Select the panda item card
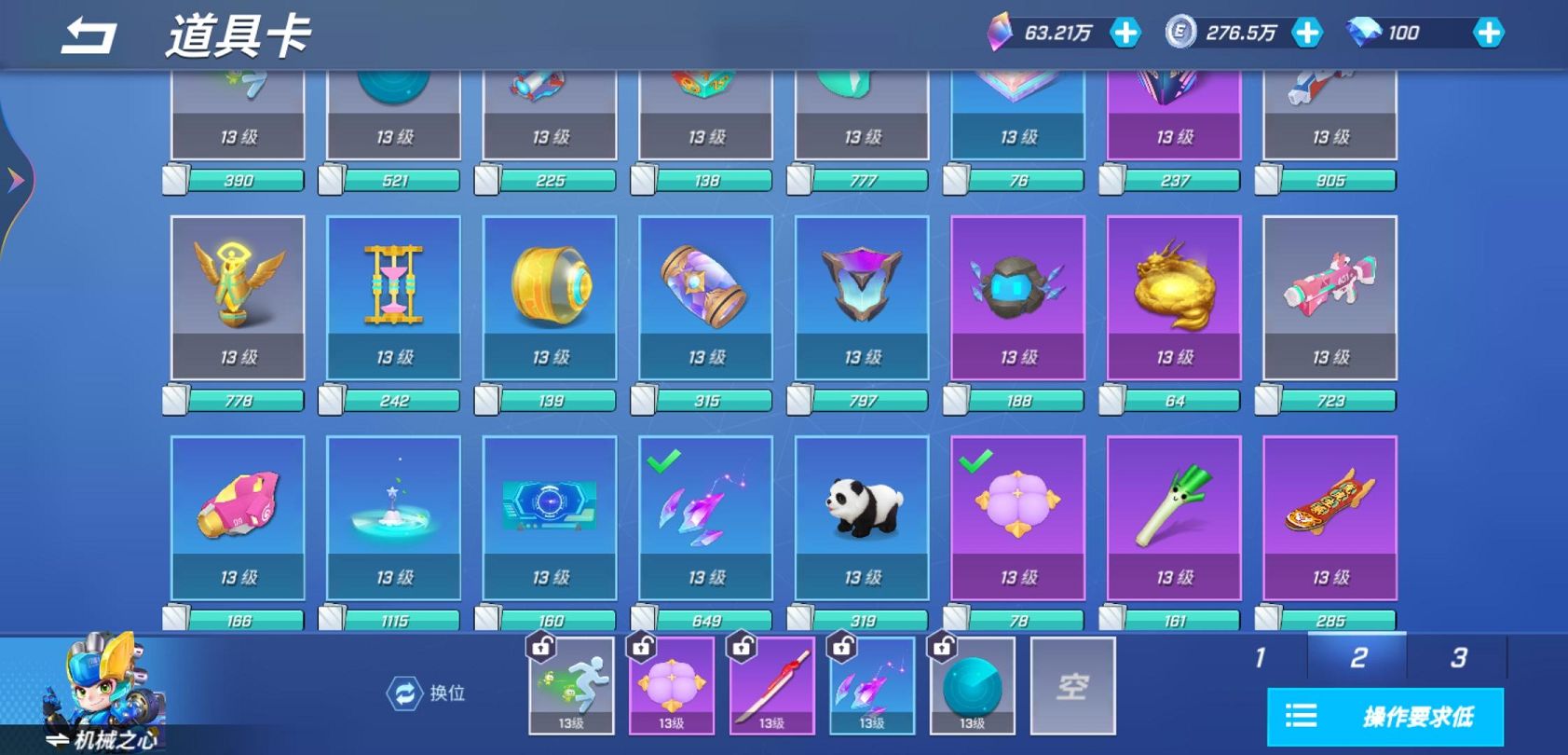 click(x=862, y=517)
